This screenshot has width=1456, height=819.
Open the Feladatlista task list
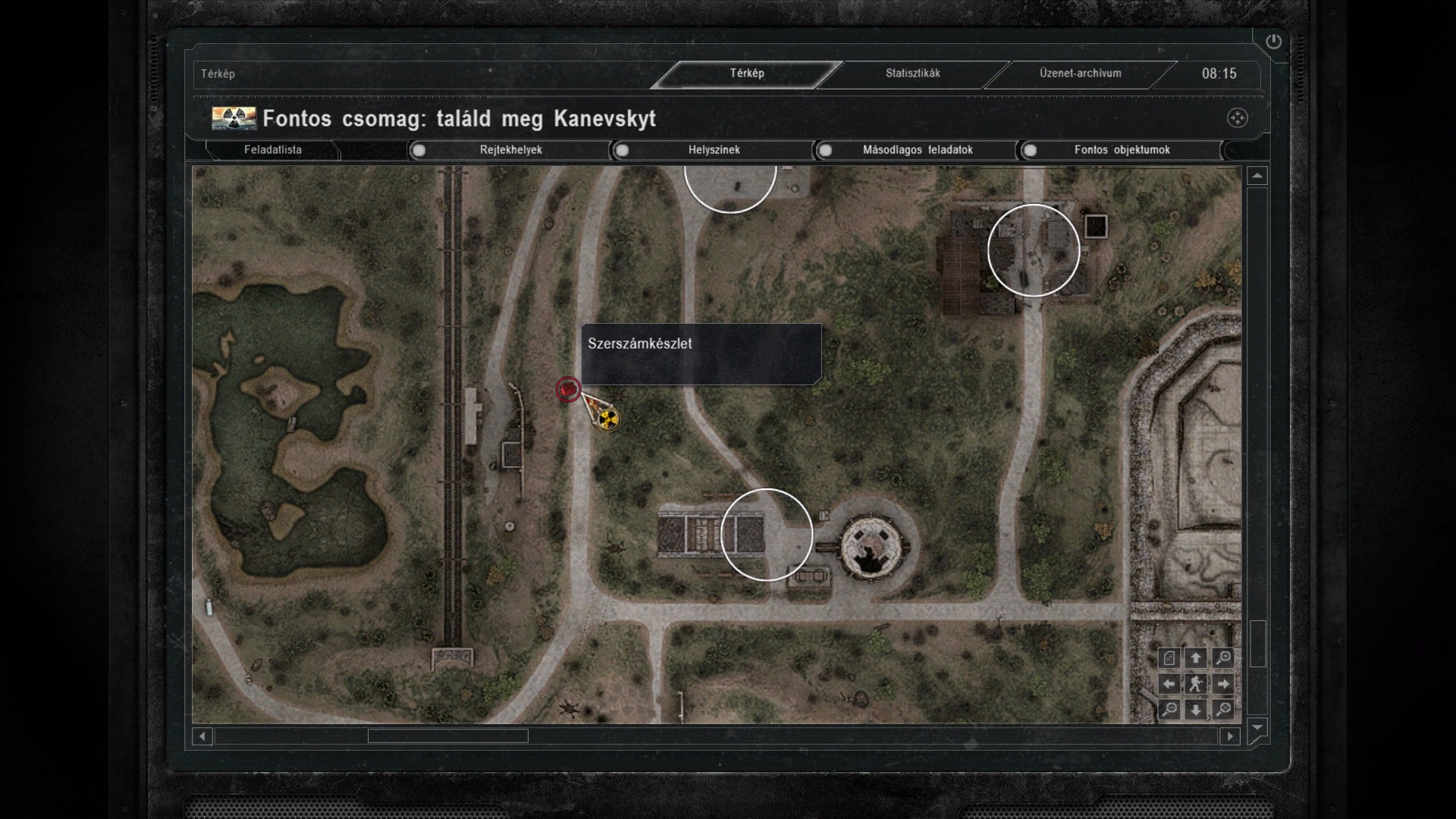tap(272, 150)
